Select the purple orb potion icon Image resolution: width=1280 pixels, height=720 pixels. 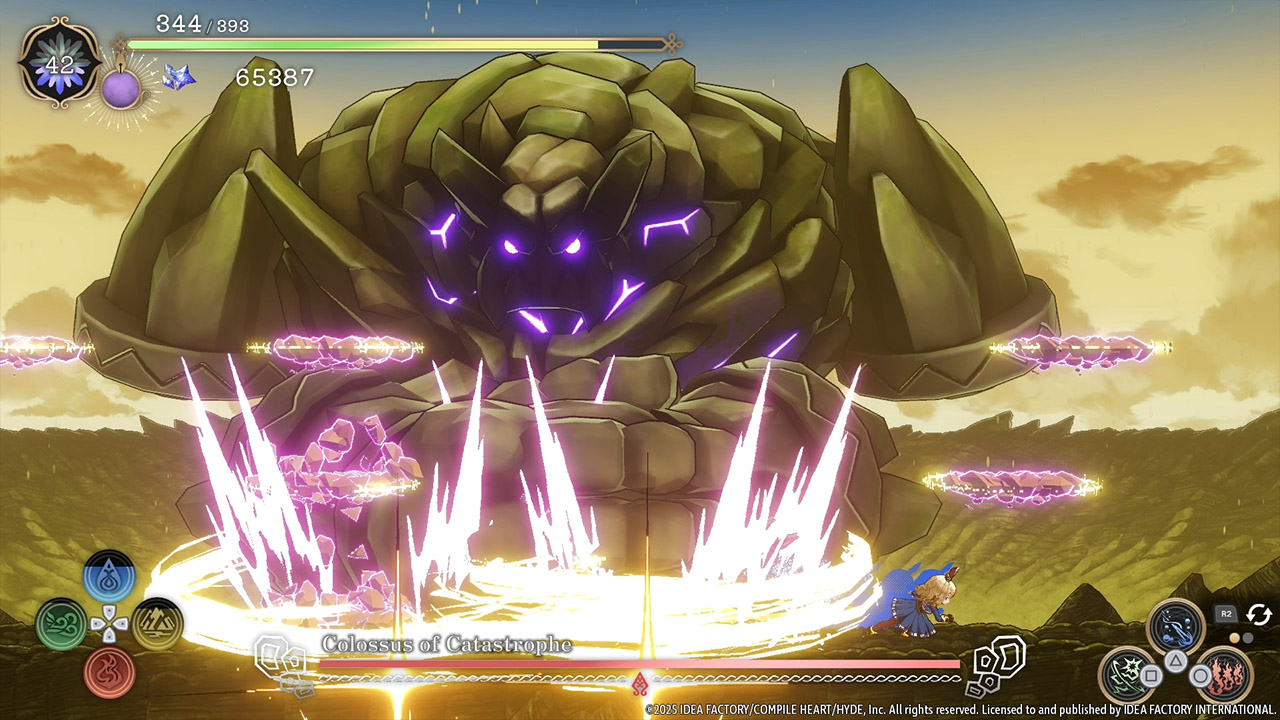click(x=121, y=88)
